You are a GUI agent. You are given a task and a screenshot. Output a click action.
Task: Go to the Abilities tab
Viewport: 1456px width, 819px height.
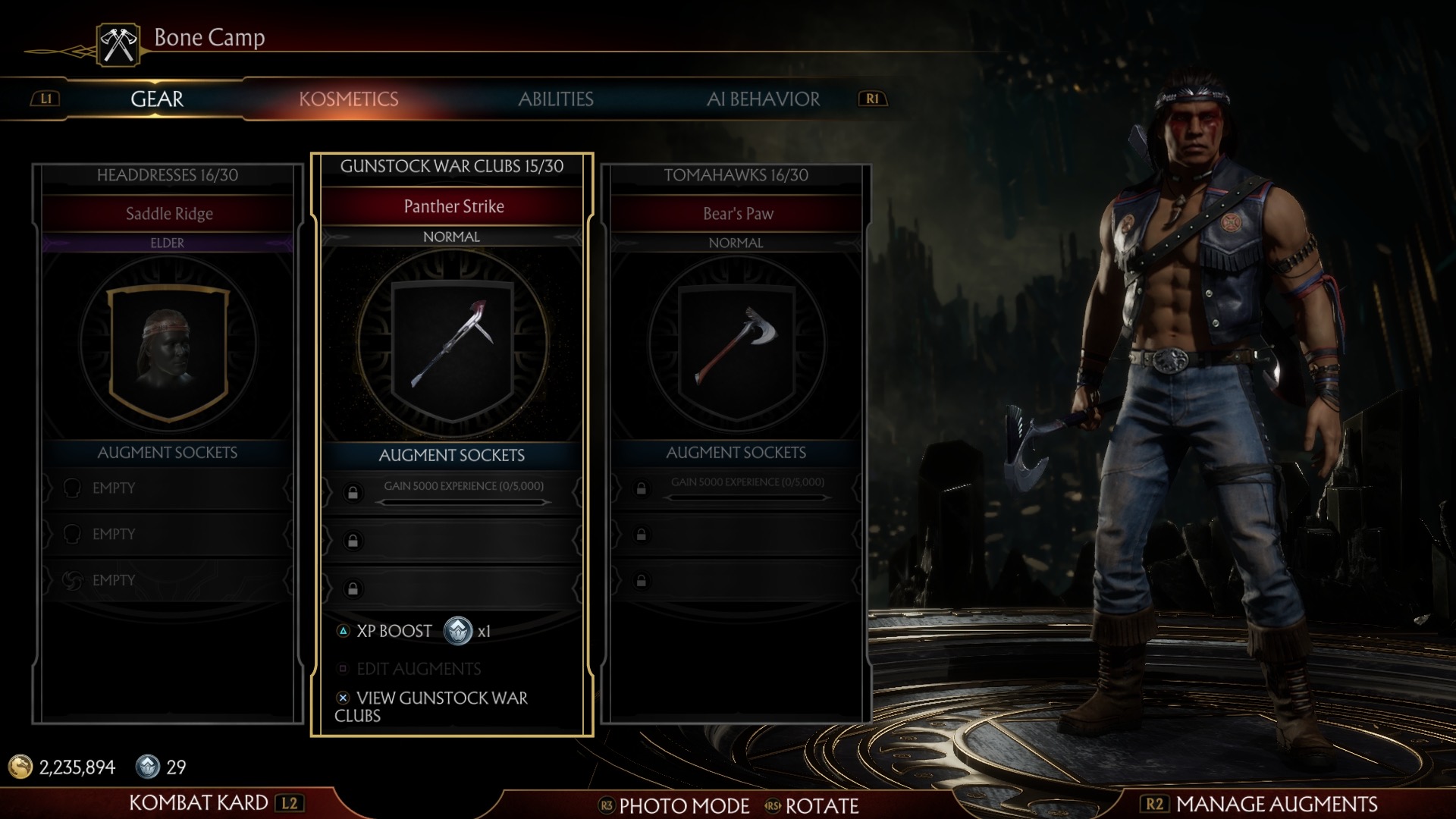coord(555,99)
